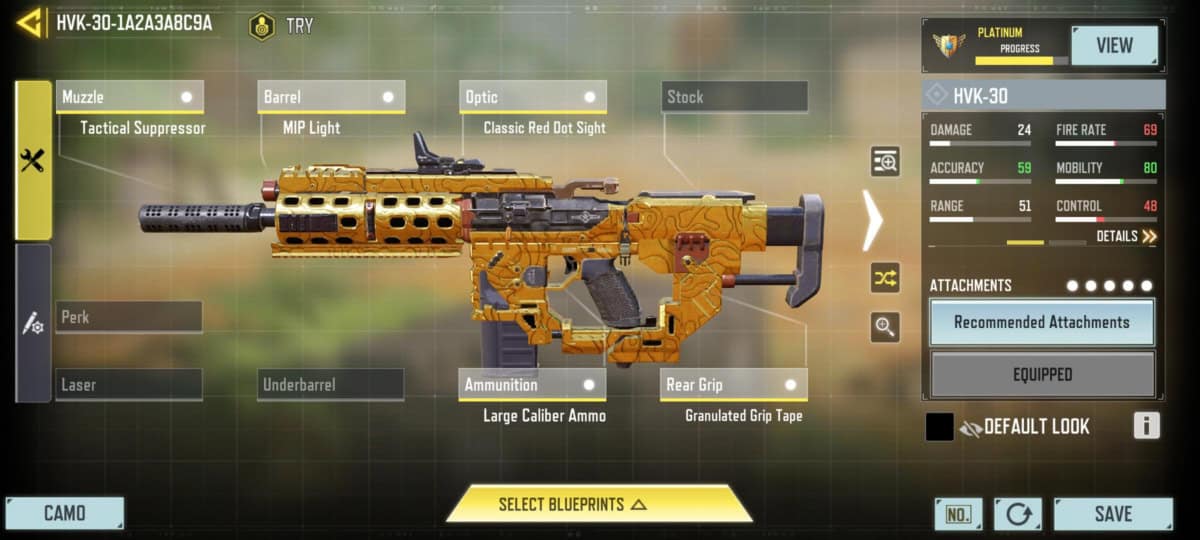
Task: Open the Ammunition attachment slot
Action: tap(533, 384)
